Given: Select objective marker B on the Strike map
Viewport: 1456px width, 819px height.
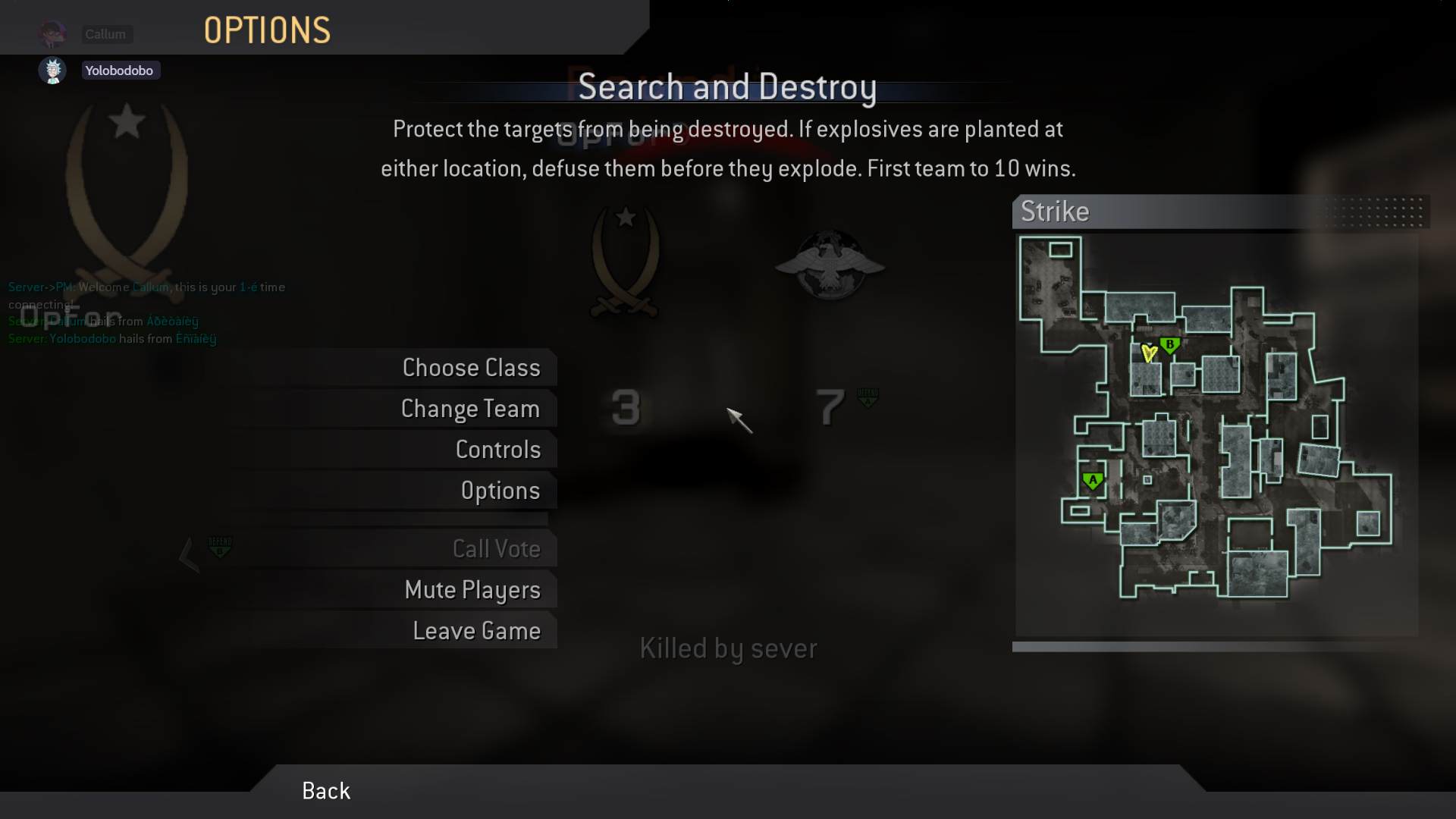Looking at the screenshot, I should pyautogui.click(x=1170, y=345).
